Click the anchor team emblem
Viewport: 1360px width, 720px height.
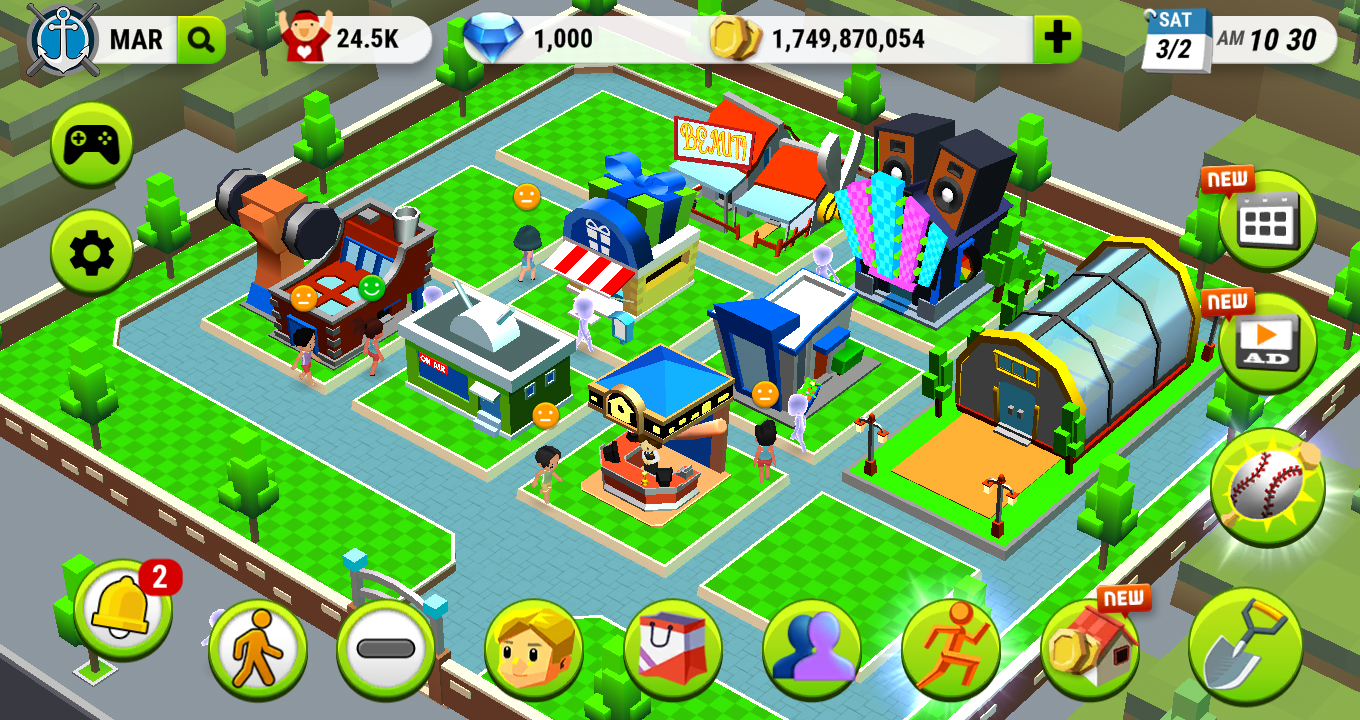[x=64, y=38]
